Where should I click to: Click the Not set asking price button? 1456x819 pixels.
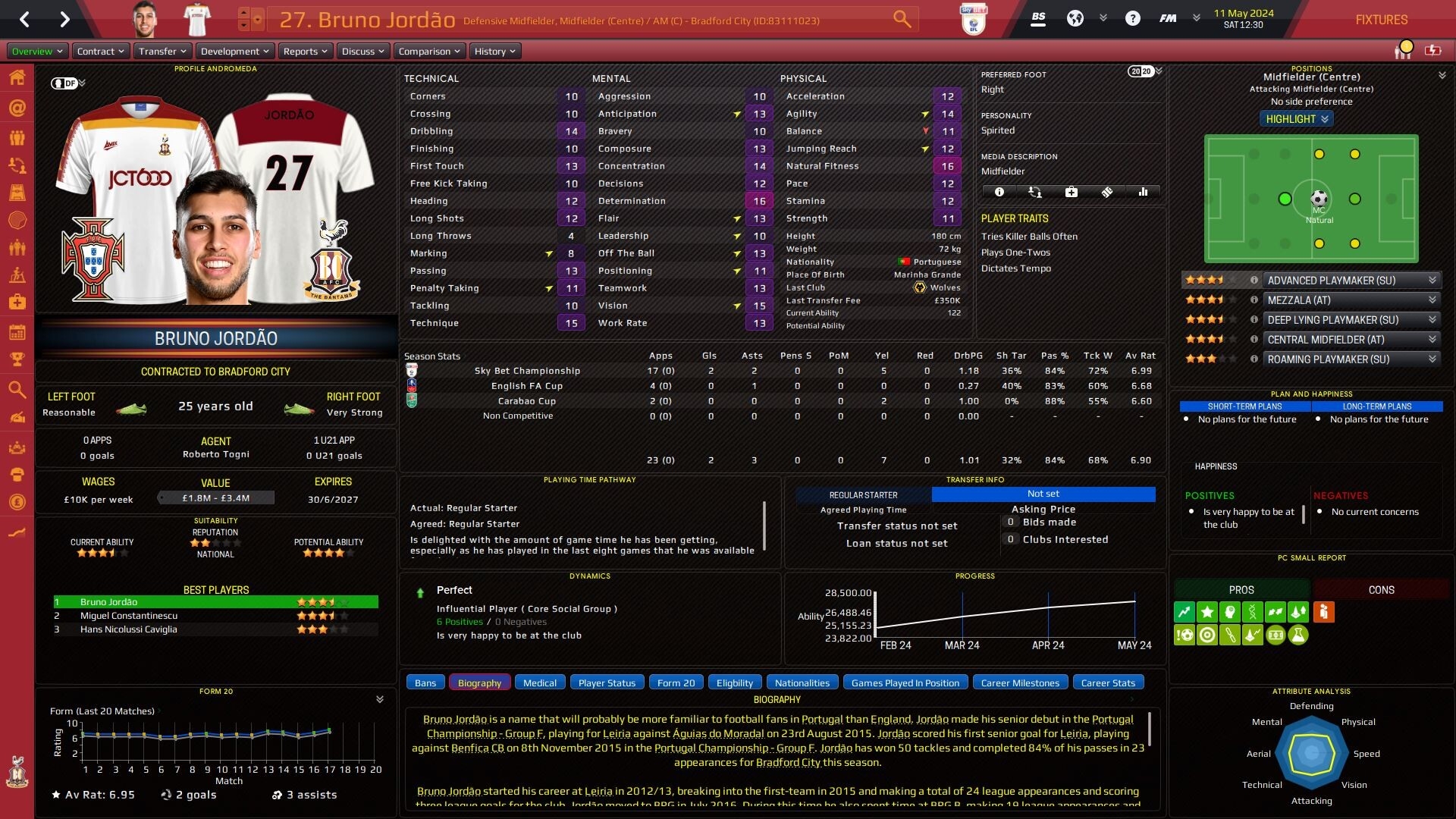tap(1043, 494)
